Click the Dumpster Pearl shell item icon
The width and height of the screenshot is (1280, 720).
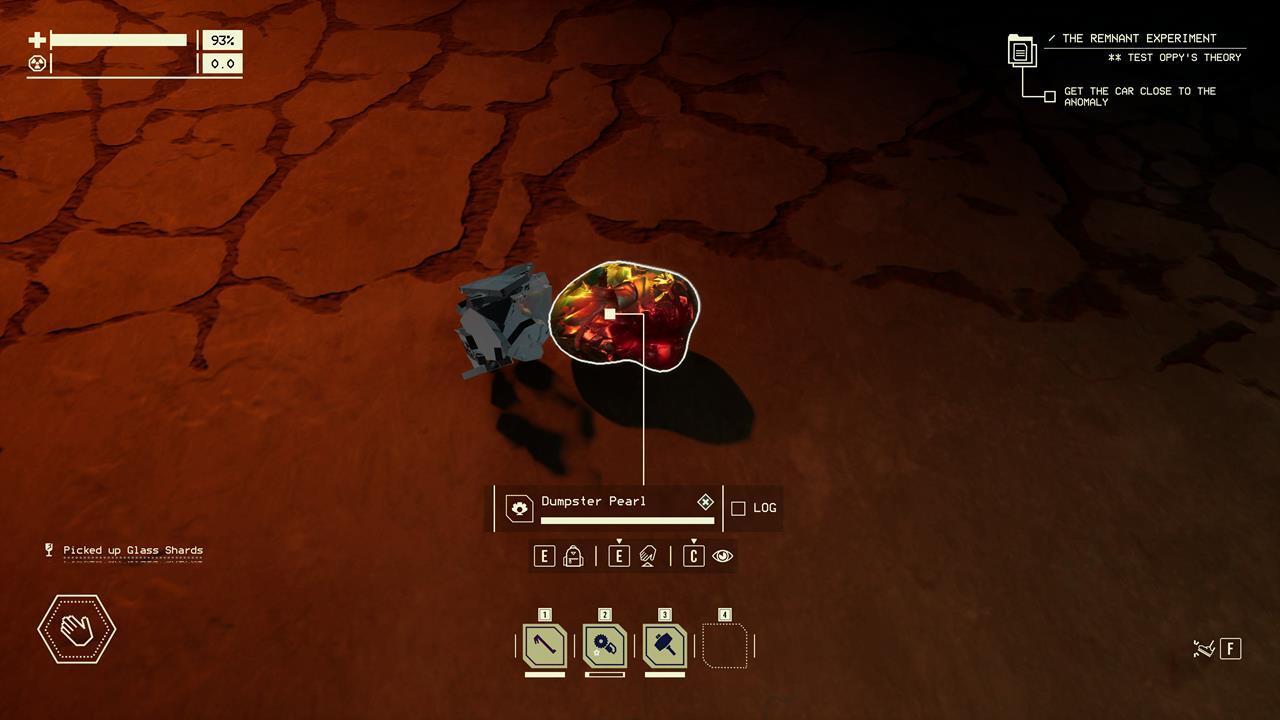click(519, 508)
